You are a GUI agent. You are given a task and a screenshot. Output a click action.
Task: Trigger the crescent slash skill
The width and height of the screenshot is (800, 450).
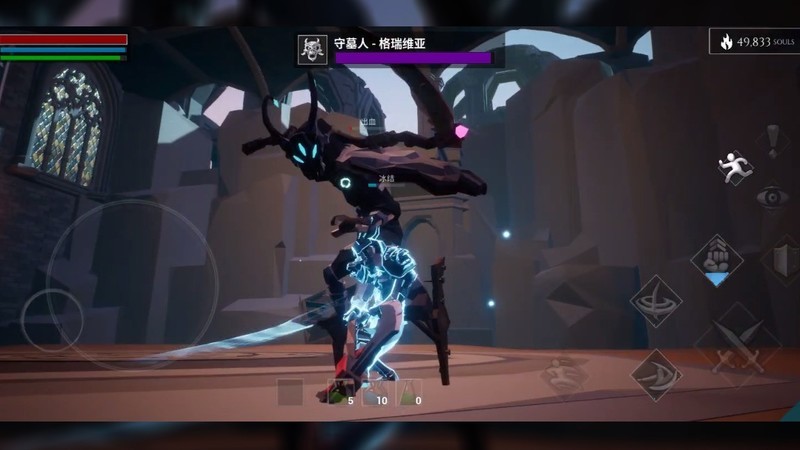656,375
